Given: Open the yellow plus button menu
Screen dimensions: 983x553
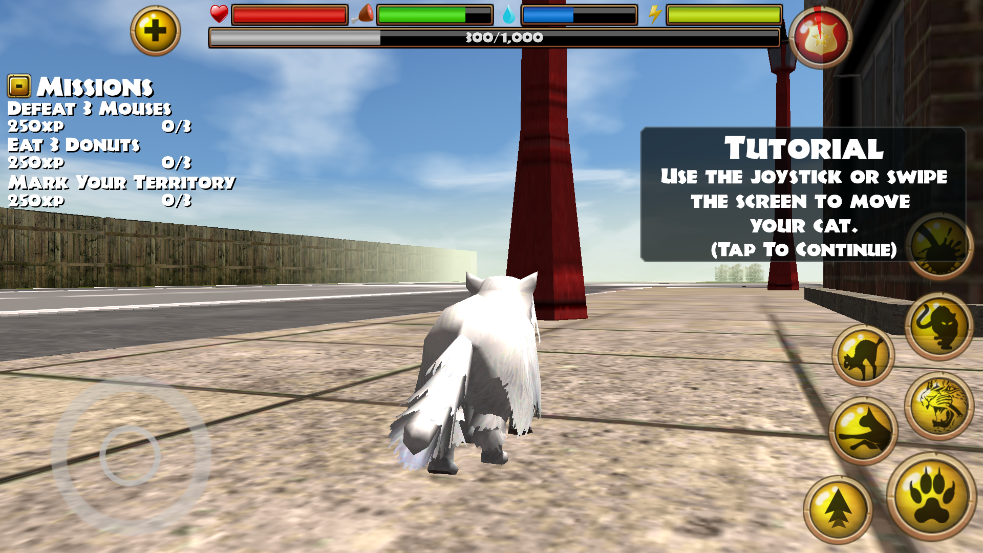Looking at the screenshot, I should coord(155,31).
